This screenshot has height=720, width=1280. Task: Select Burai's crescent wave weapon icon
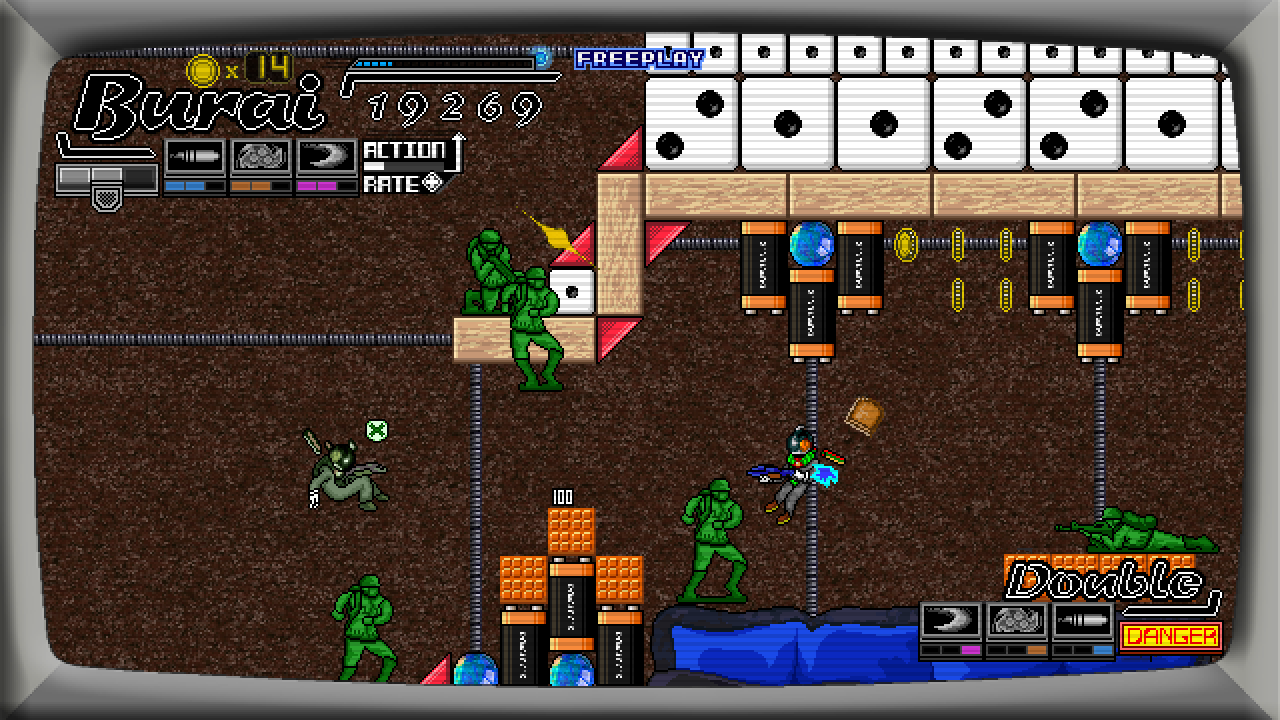pos(327,158)
